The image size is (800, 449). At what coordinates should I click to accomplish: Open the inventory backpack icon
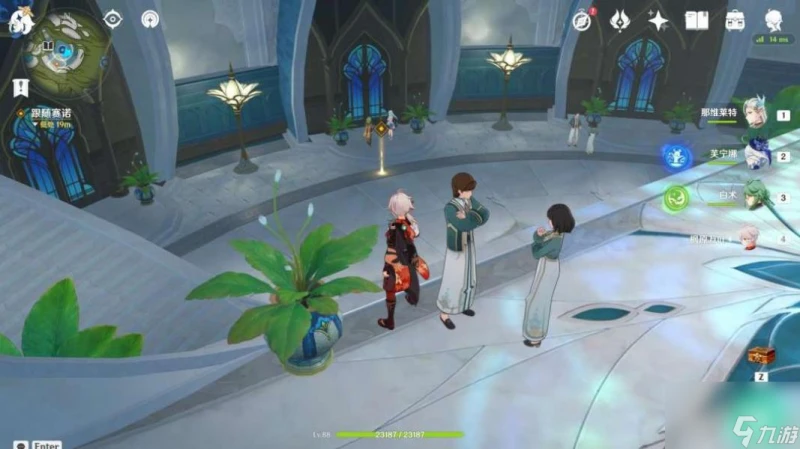click(735, 20)
